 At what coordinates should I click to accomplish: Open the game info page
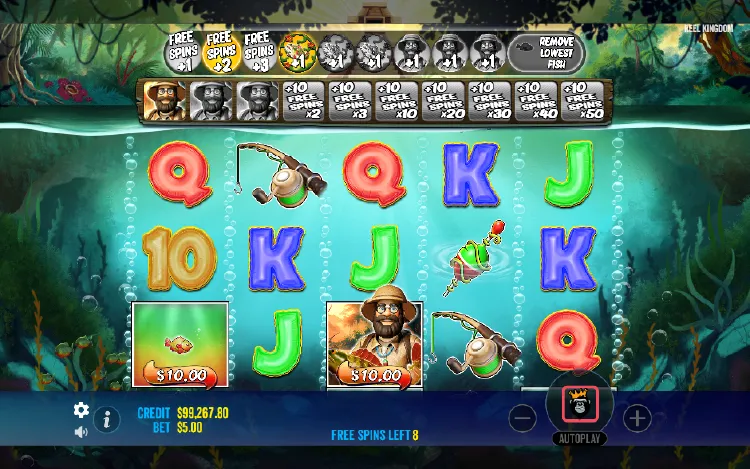click(106, 420)
